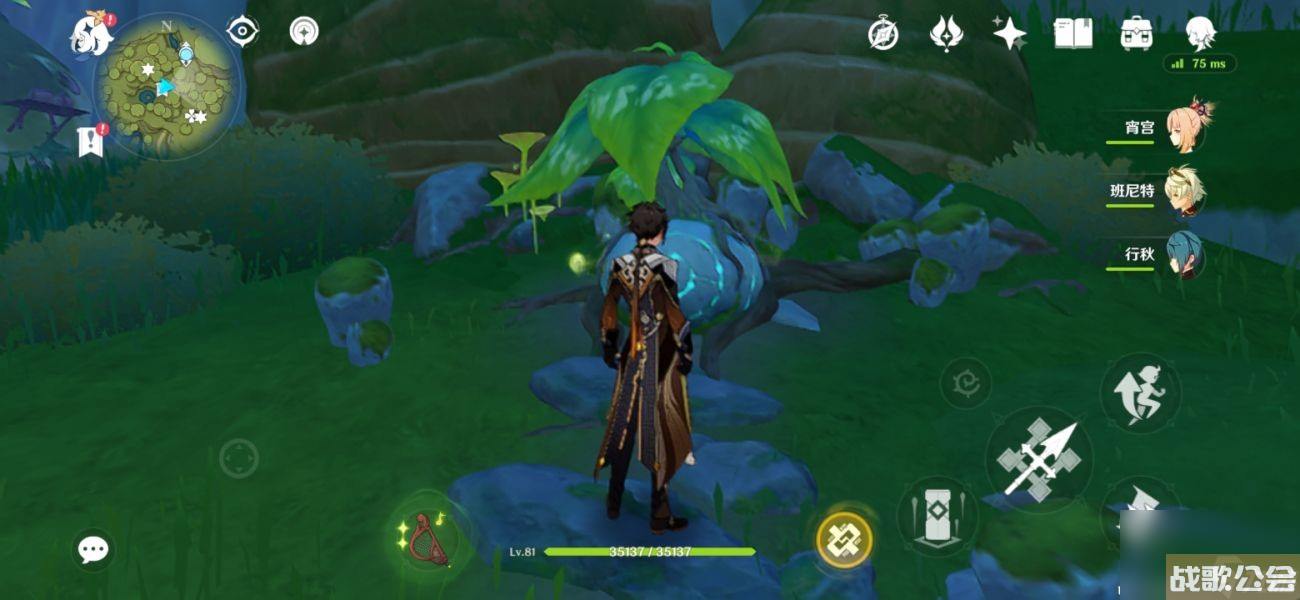Activate the pillar elemental skill

[937, 516]
